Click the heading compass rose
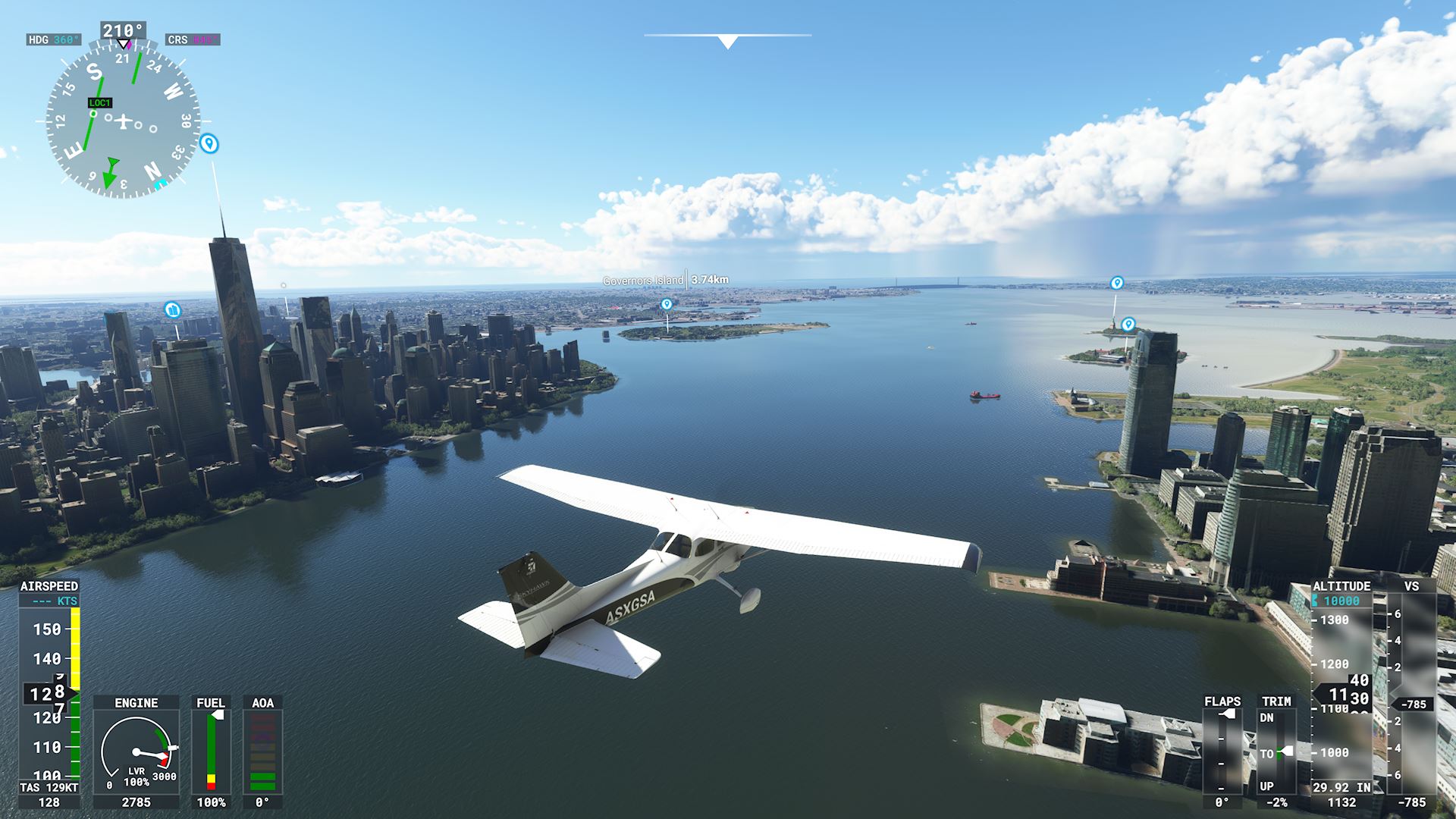 123,121
